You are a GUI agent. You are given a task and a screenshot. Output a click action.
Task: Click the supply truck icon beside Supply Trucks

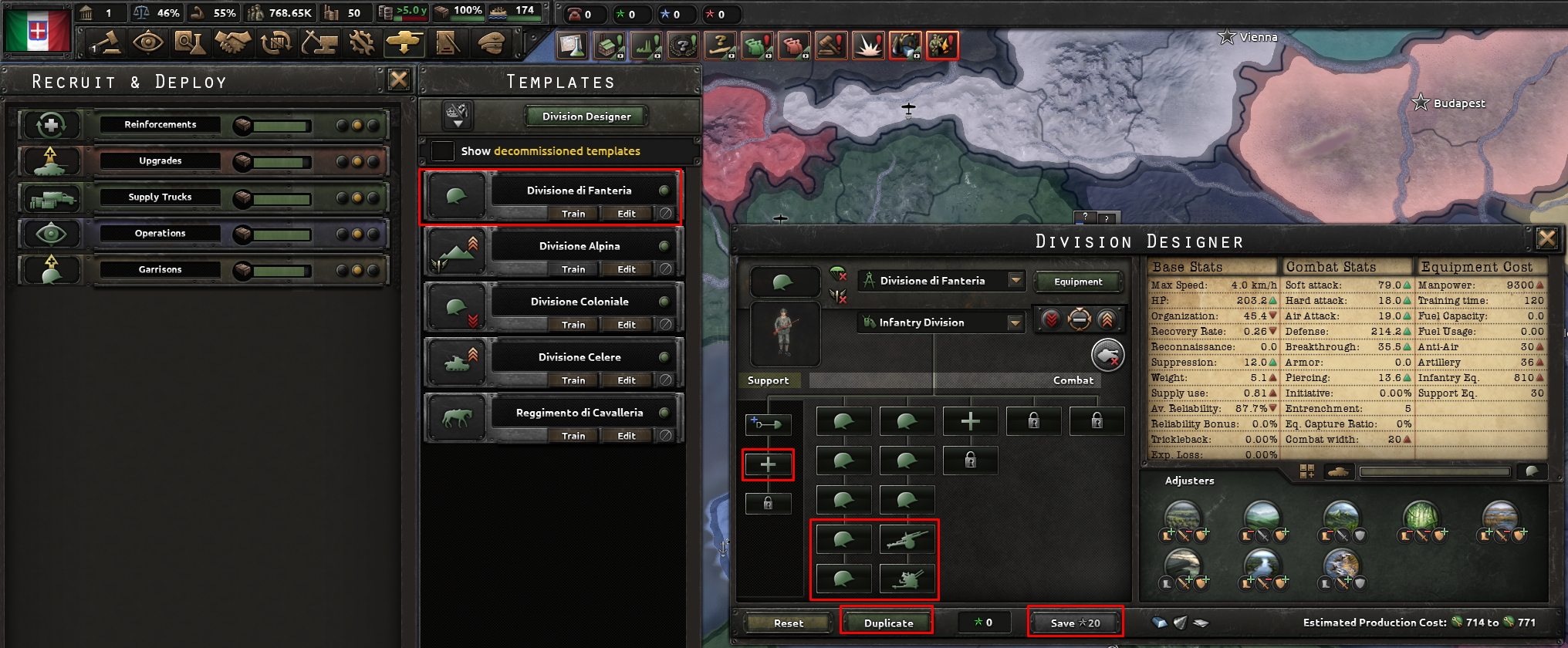(51, 197)
